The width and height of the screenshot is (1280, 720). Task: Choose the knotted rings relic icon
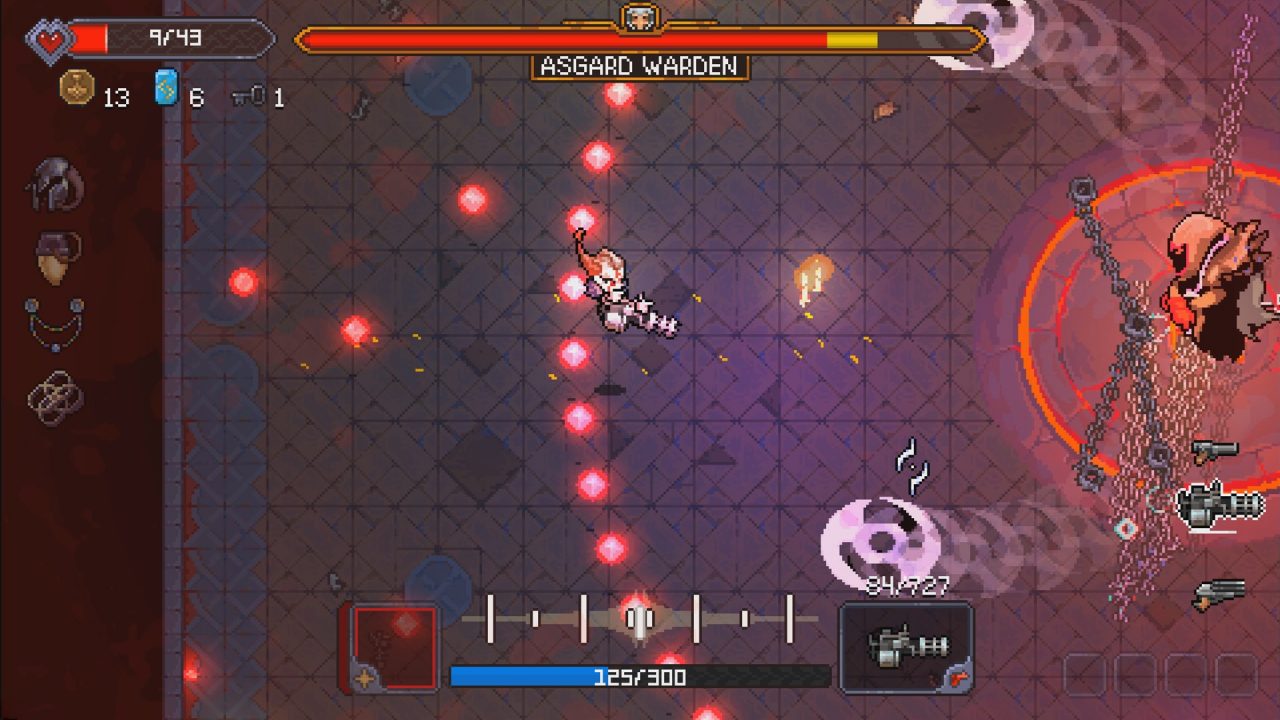point(56,397)
